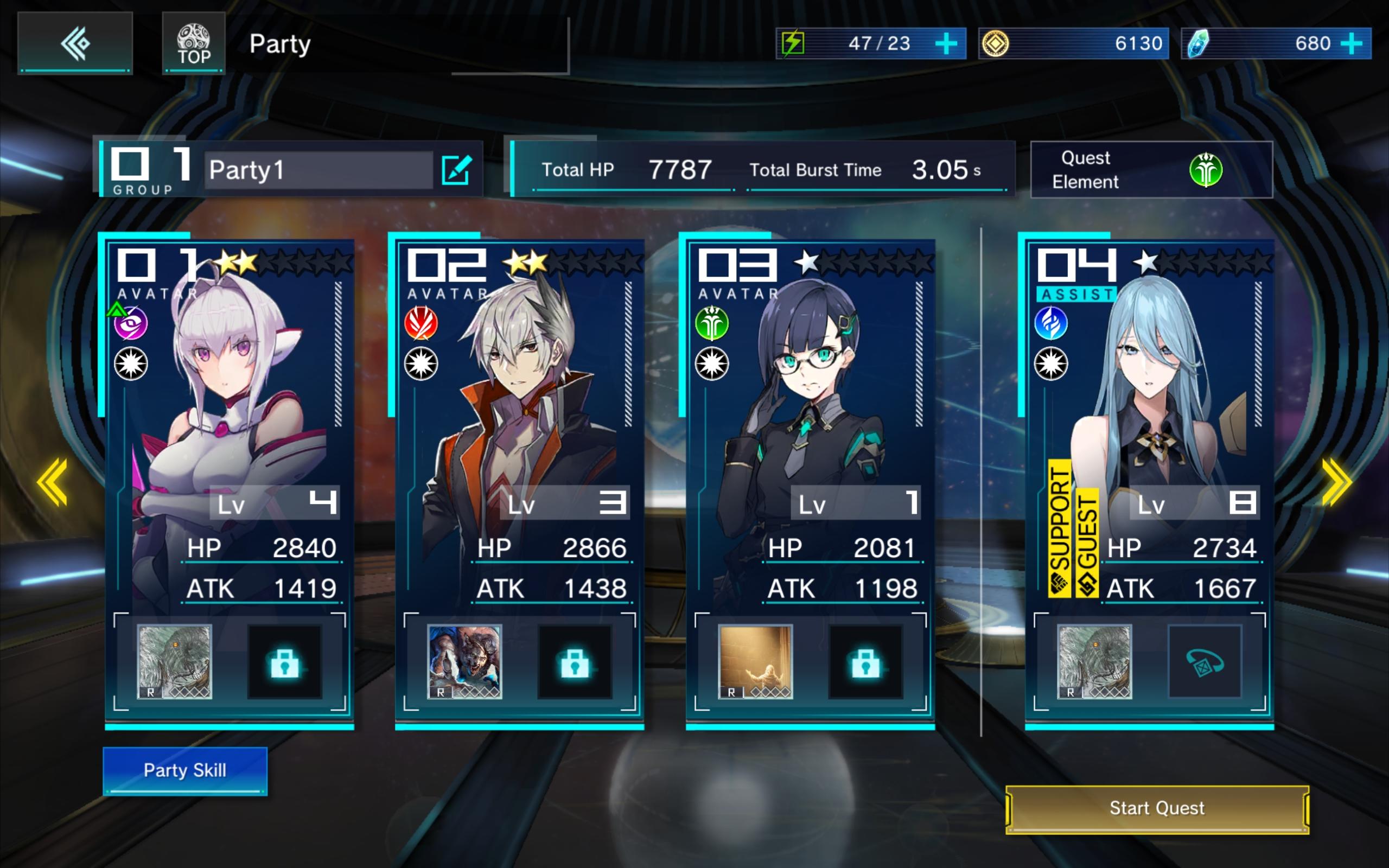The width and height of the screenshot is (1389, 868).
Task: Go back using the double-arrow button
Action: point(75,43)
